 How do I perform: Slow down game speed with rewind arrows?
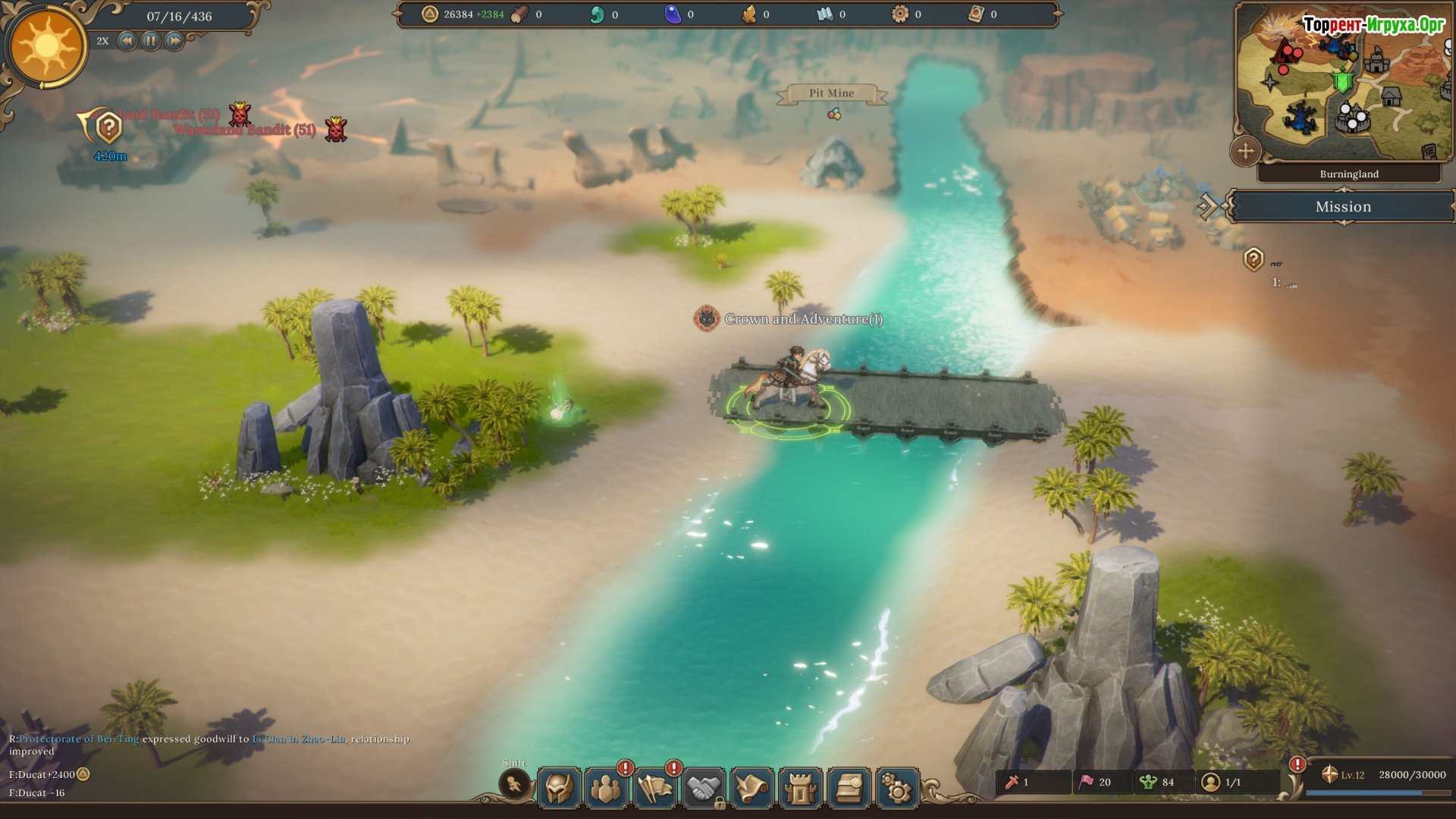127,41
